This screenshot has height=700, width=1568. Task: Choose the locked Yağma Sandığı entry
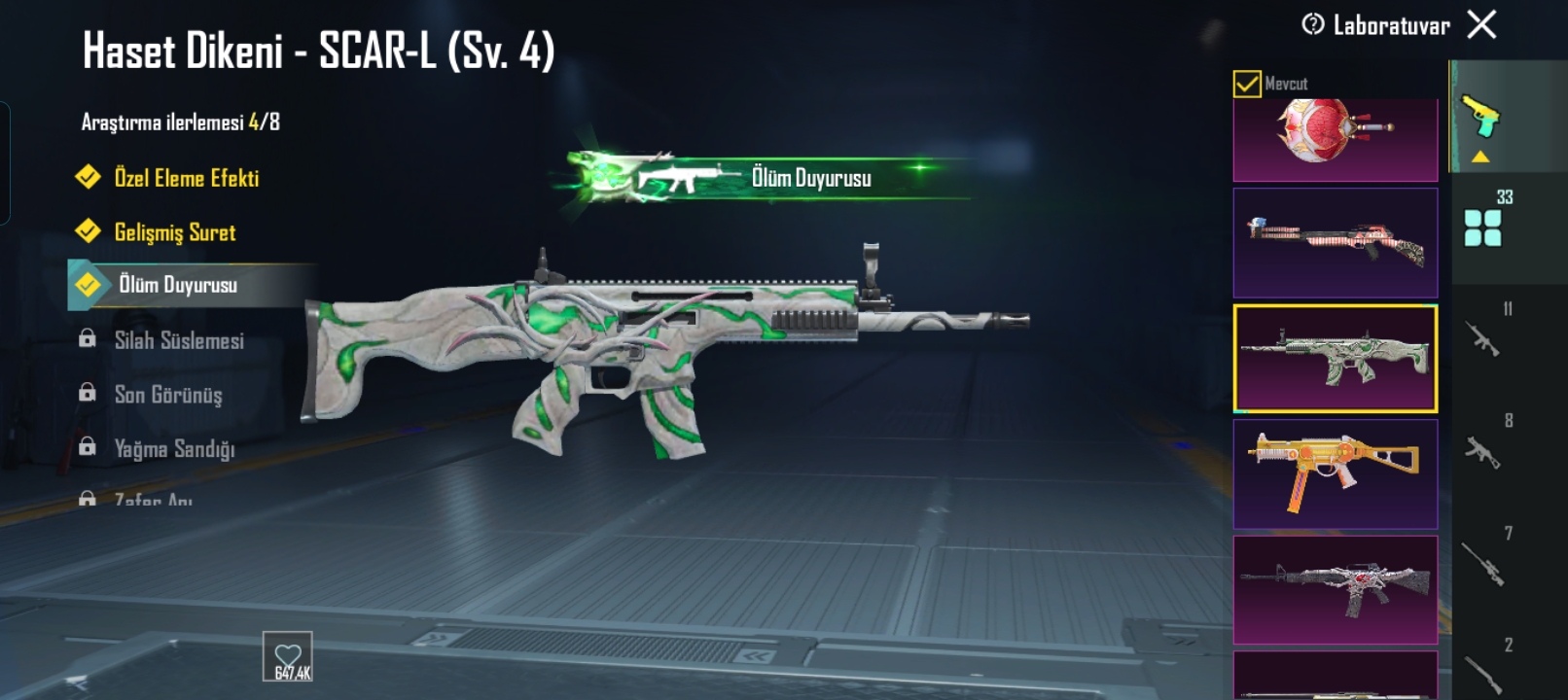click(174, 449)
